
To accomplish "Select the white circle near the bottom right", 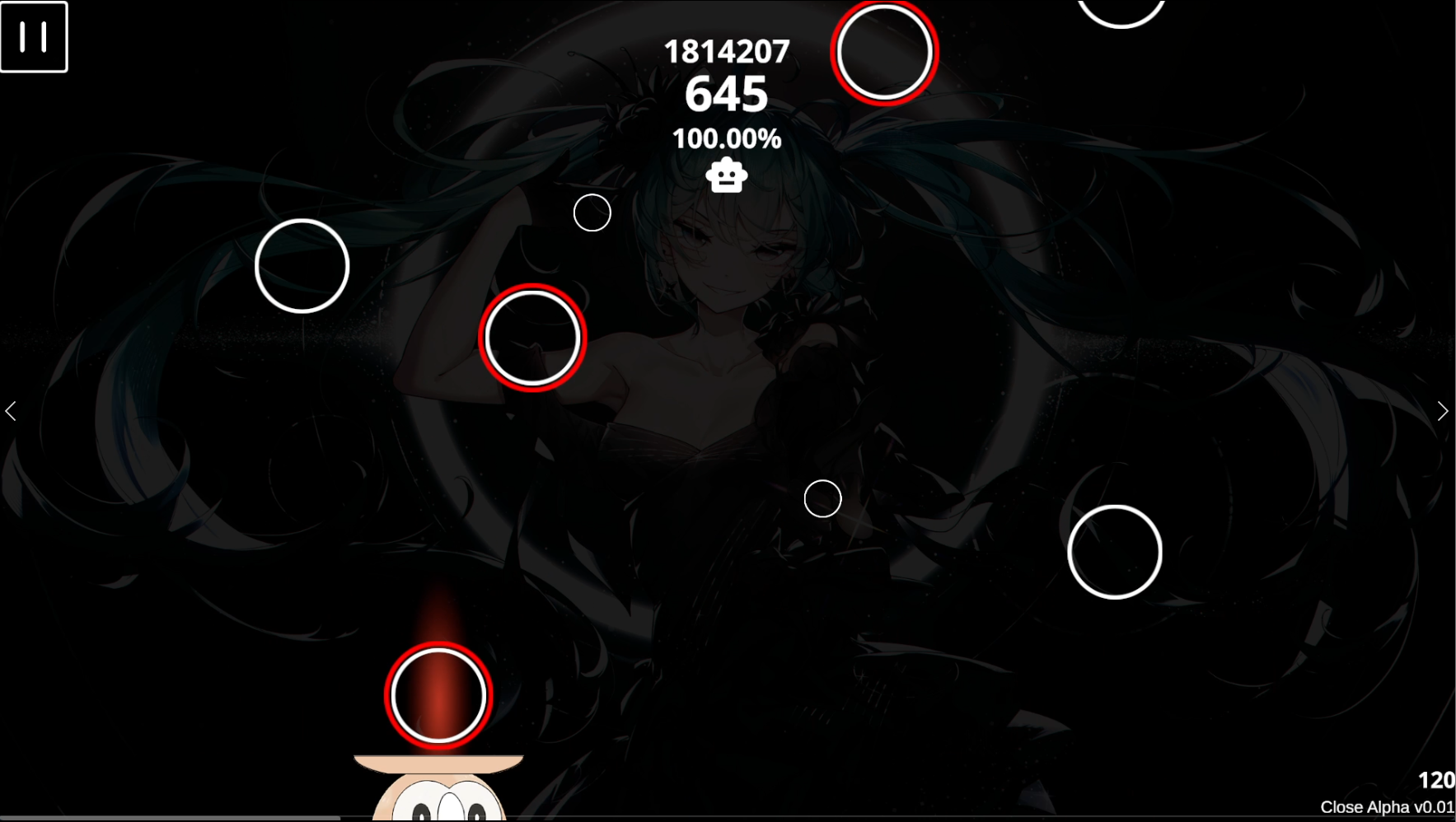I will [1116, 552].
